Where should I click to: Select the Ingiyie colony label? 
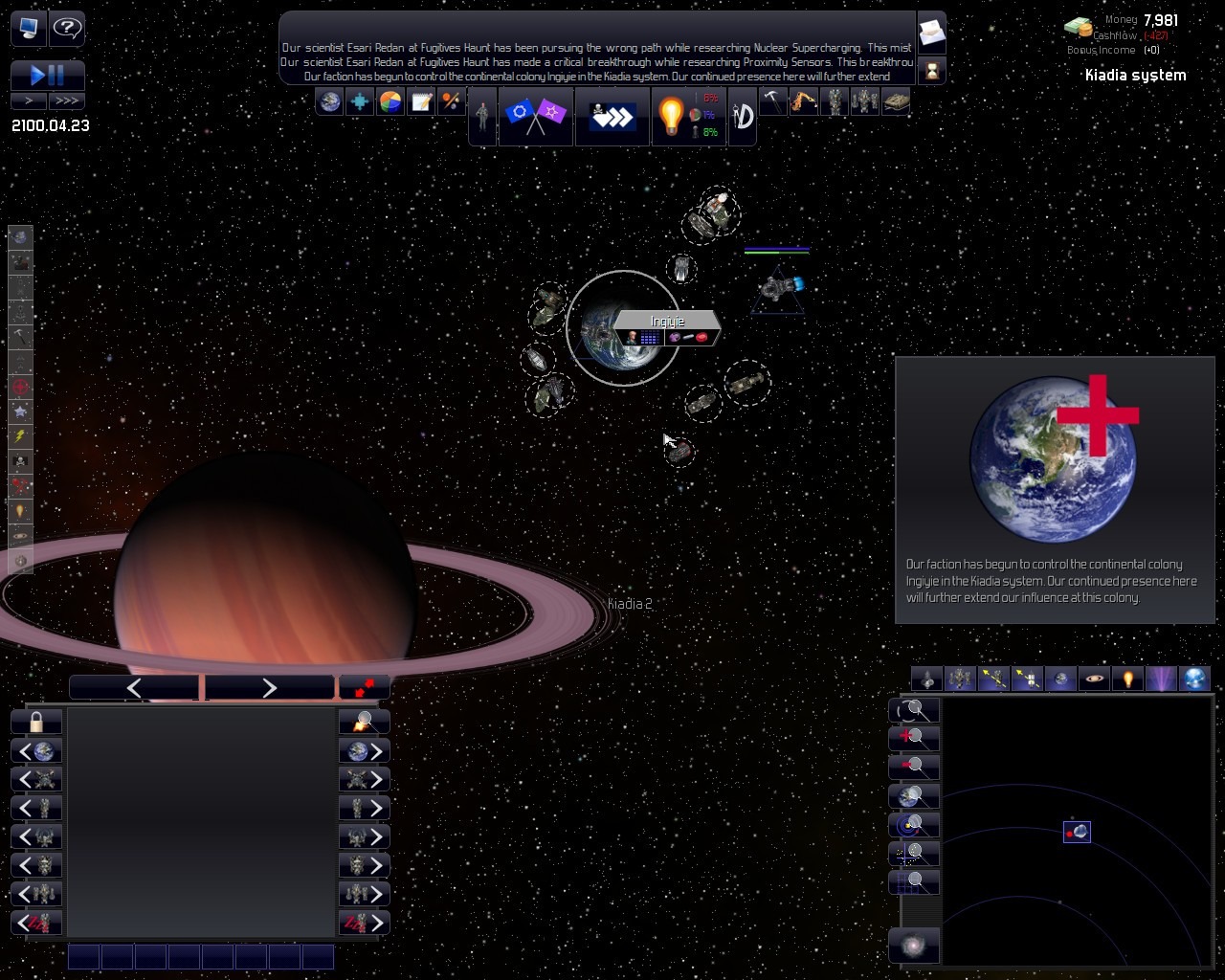click(x=668, y=322)
